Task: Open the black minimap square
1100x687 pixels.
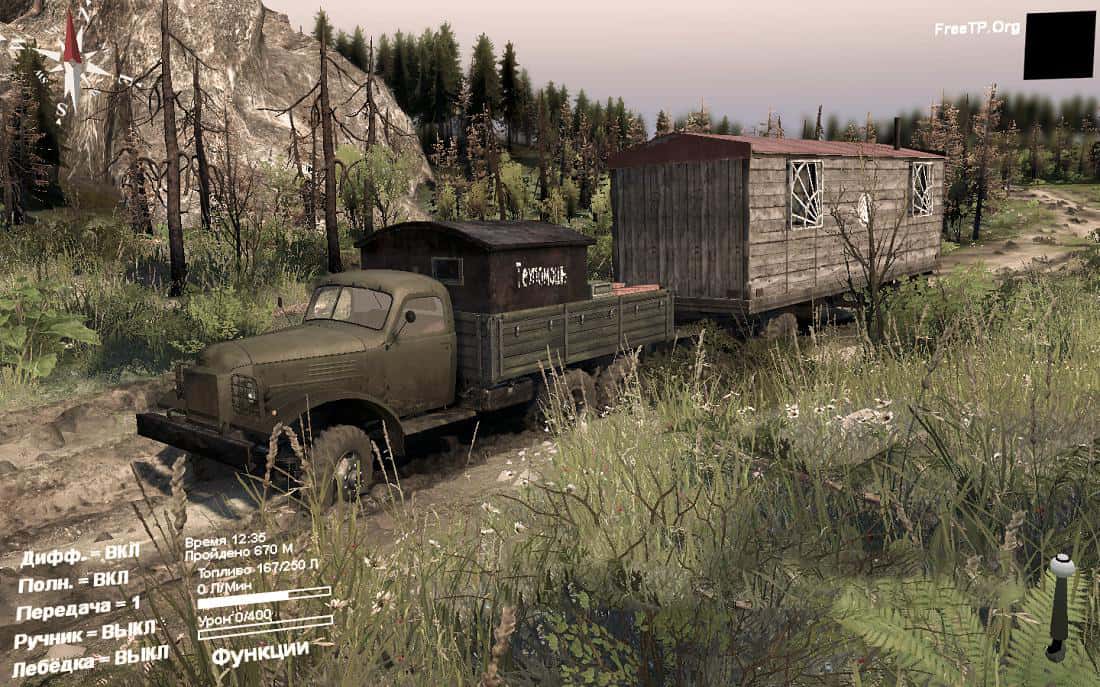Action: pyautogui.click(x=1059, y=45)
